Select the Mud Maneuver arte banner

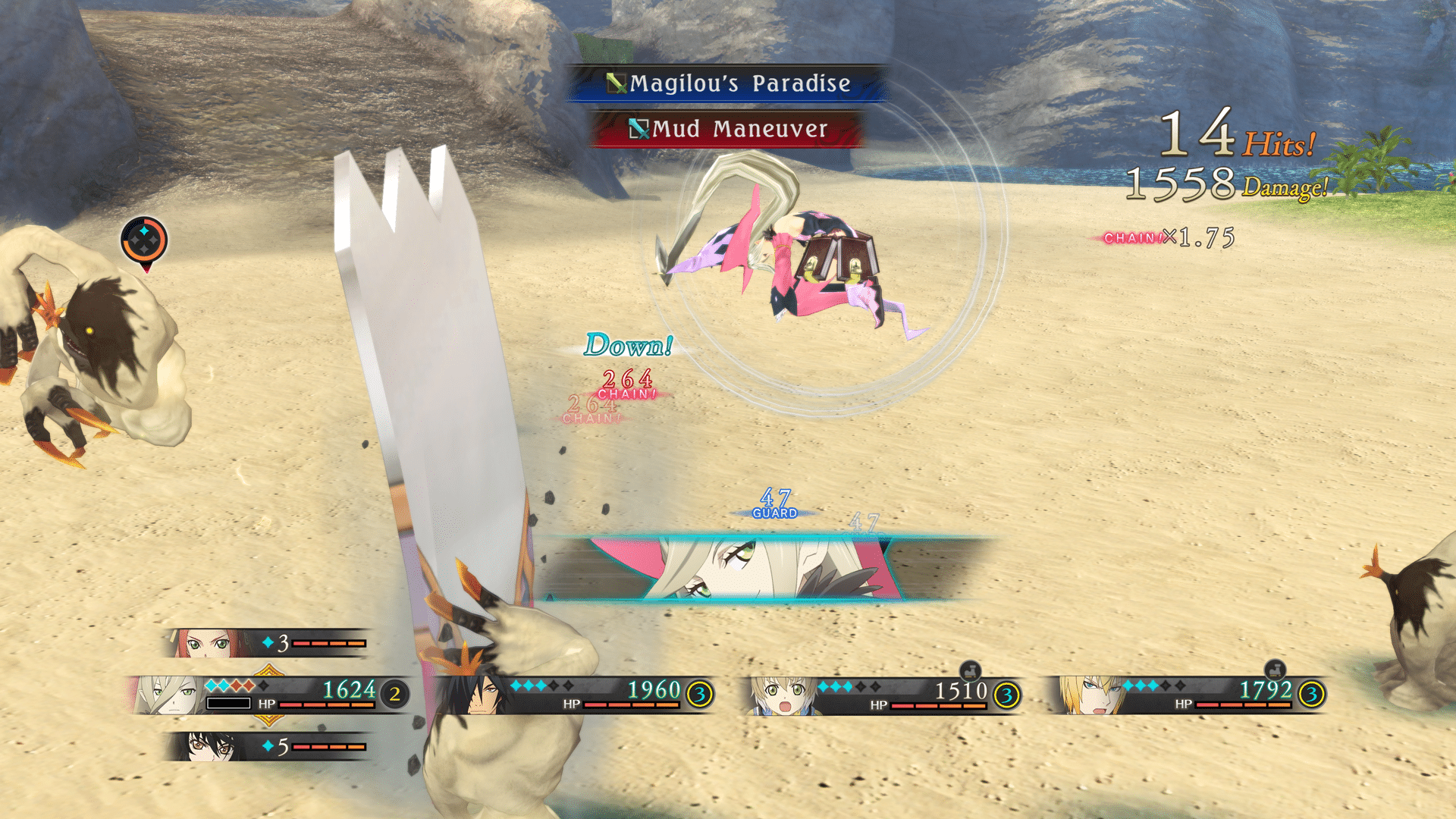point(728,129)
